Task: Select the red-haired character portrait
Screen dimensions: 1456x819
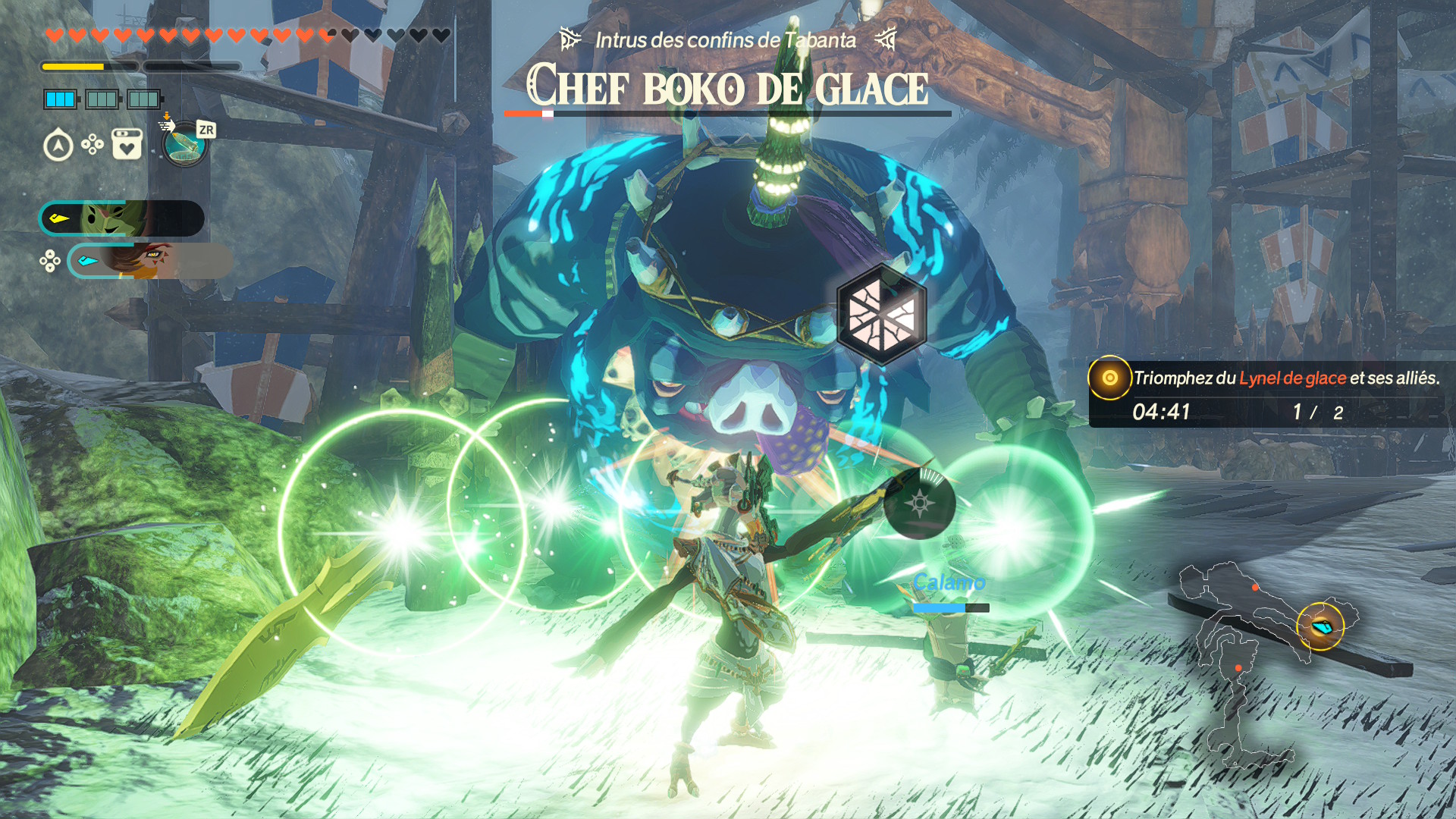Action: pos(149,261)
